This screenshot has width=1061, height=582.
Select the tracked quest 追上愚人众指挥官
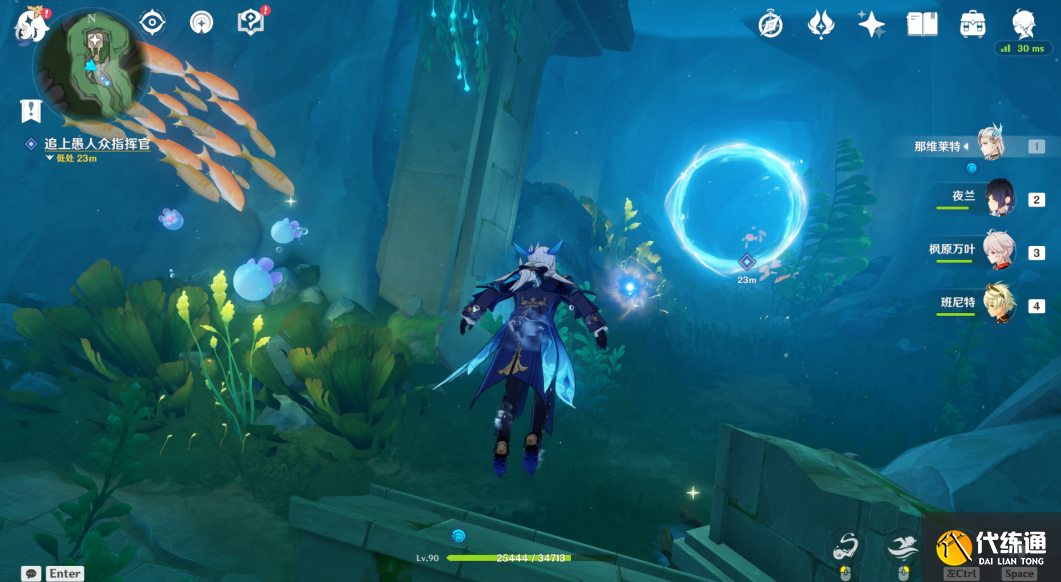[96, 144]
